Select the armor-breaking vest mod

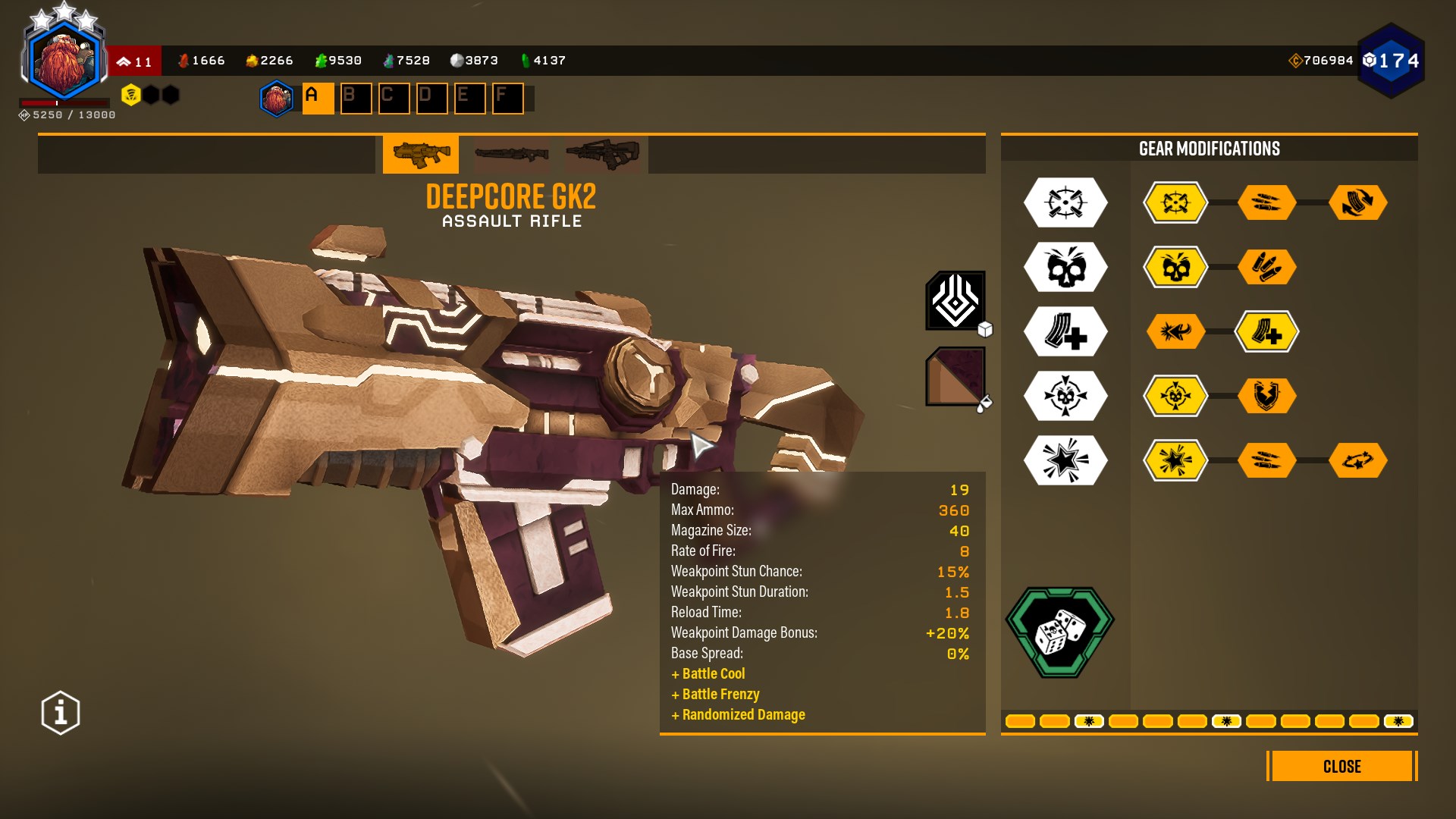tap(1266, 396)
